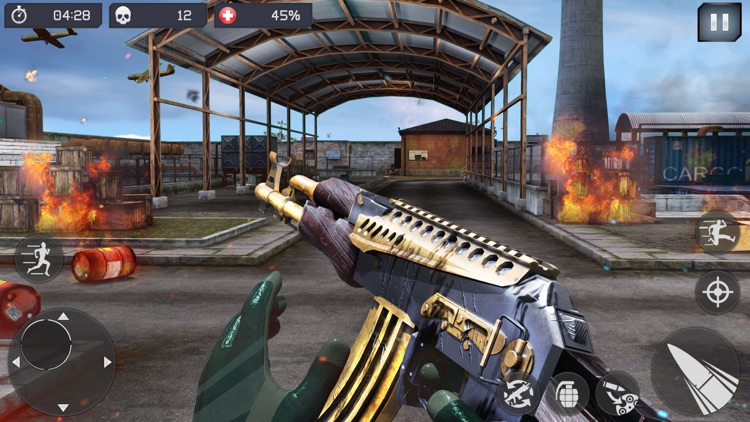Throw a grenade
This screenshot has height=422, width=750.
(x=567, y=393)
